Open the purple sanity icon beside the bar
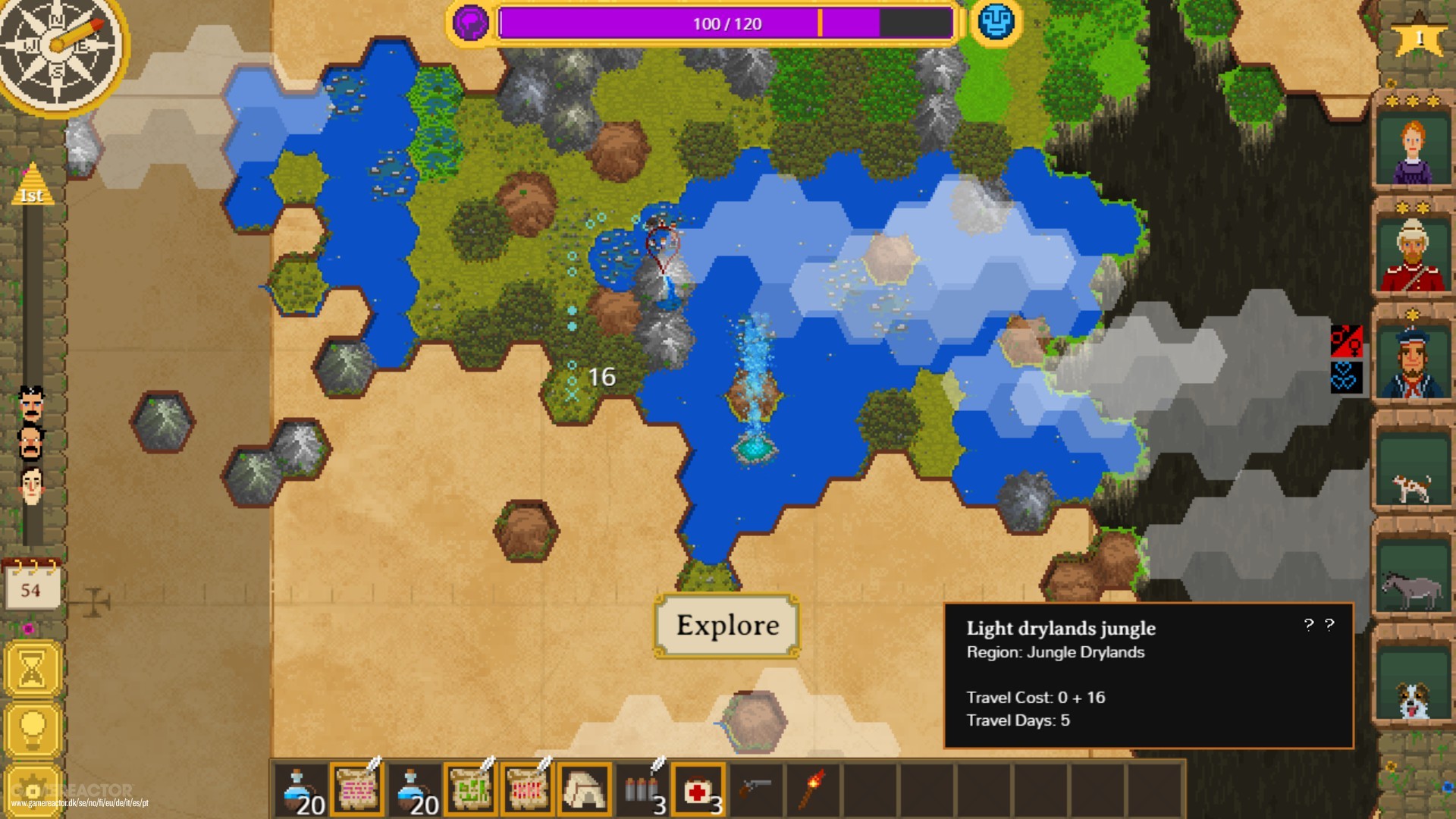Image resolution: width=1456 pixels, height=819 pixels. [x=470, y=23]
